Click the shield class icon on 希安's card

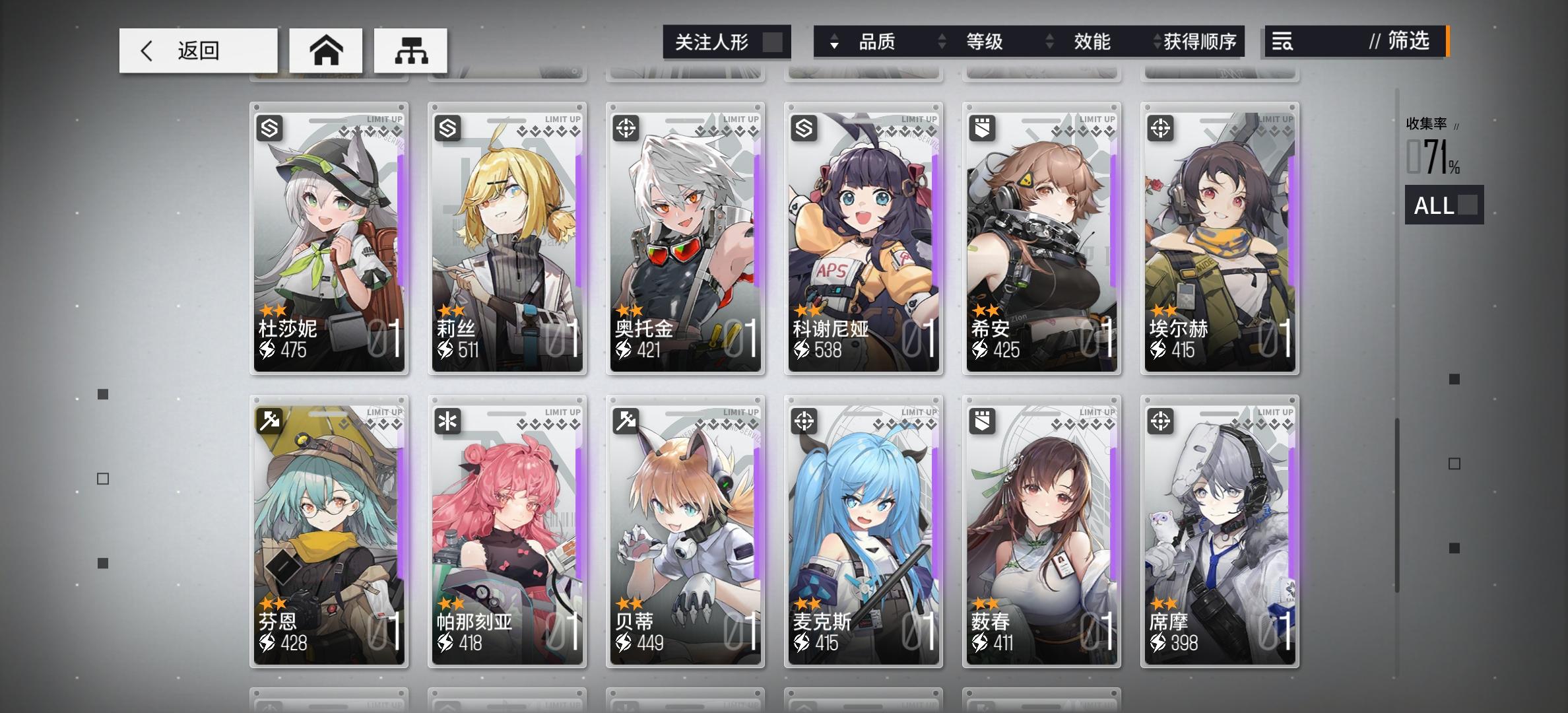coord(983,129)
